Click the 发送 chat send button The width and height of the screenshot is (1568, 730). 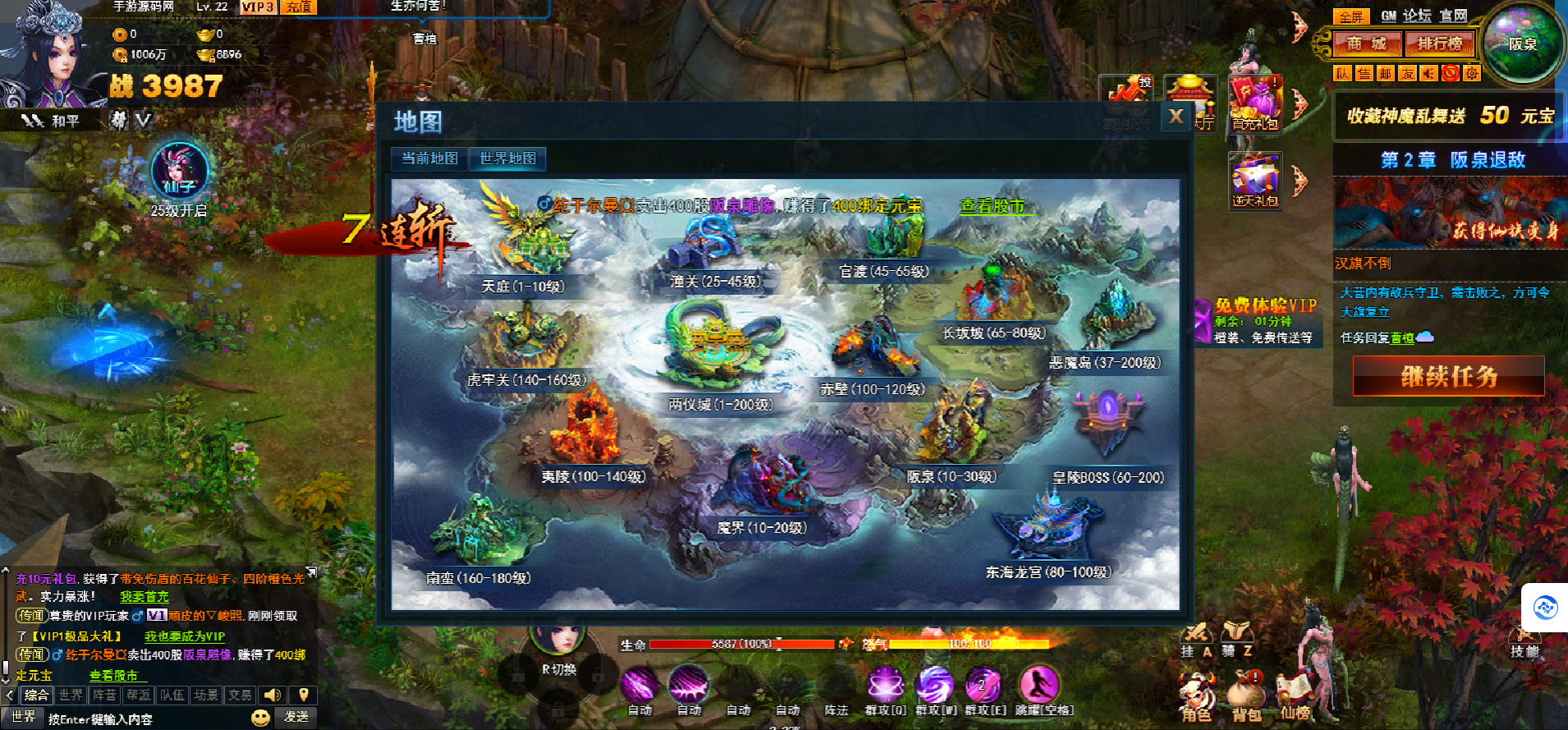pyautogui.click(x=296, y=717)
